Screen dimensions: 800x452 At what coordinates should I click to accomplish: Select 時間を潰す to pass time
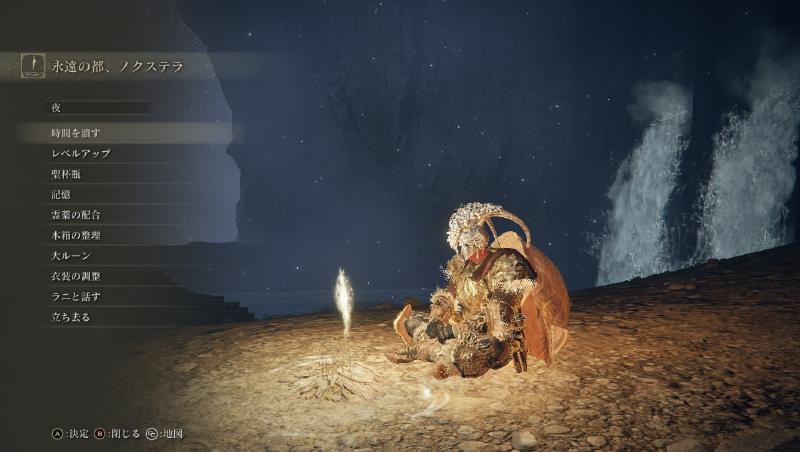76,133
